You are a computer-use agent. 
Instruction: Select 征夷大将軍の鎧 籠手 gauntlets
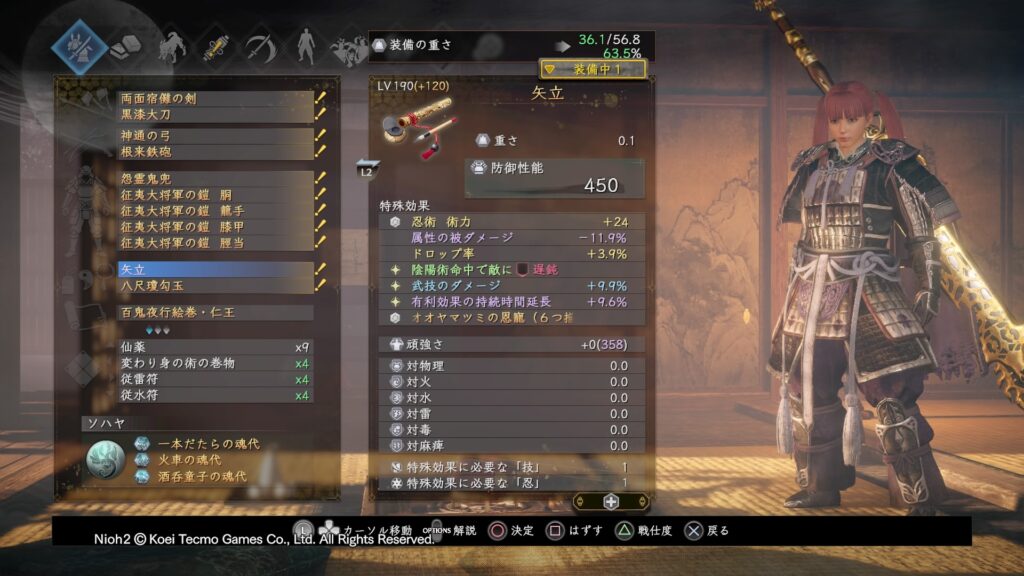pyautogui.click(x=215, y=211)
